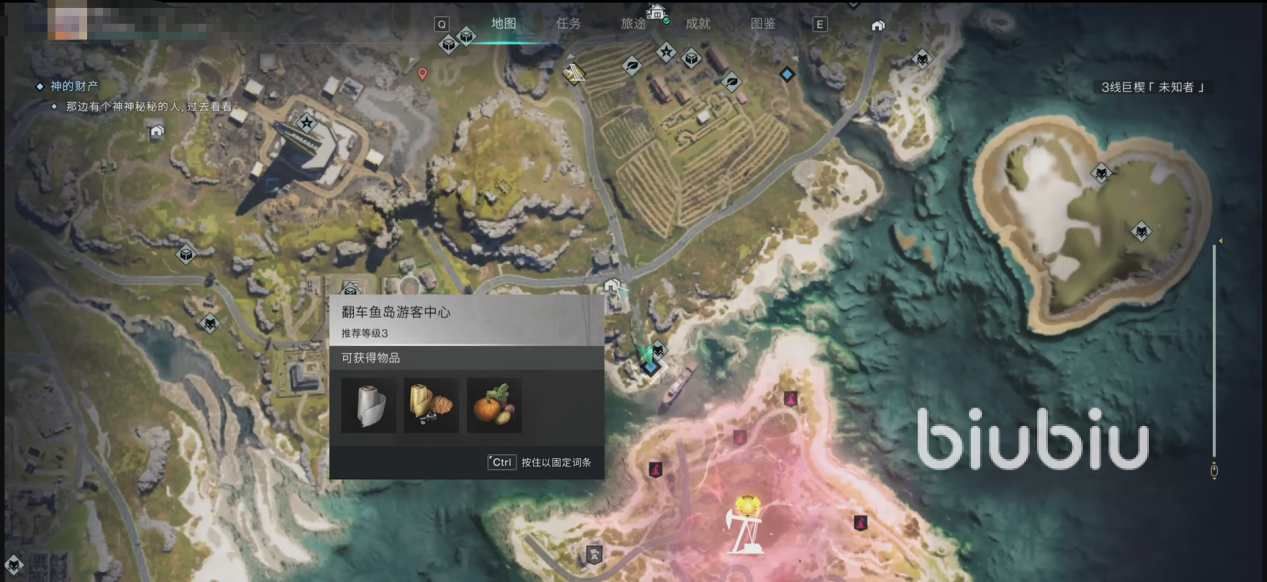Image resolution: width=1267 pixels, height=582 pixels.
Task: Select the grey cloth roll item
Action: pyautogui.click(x=368, y=405)
